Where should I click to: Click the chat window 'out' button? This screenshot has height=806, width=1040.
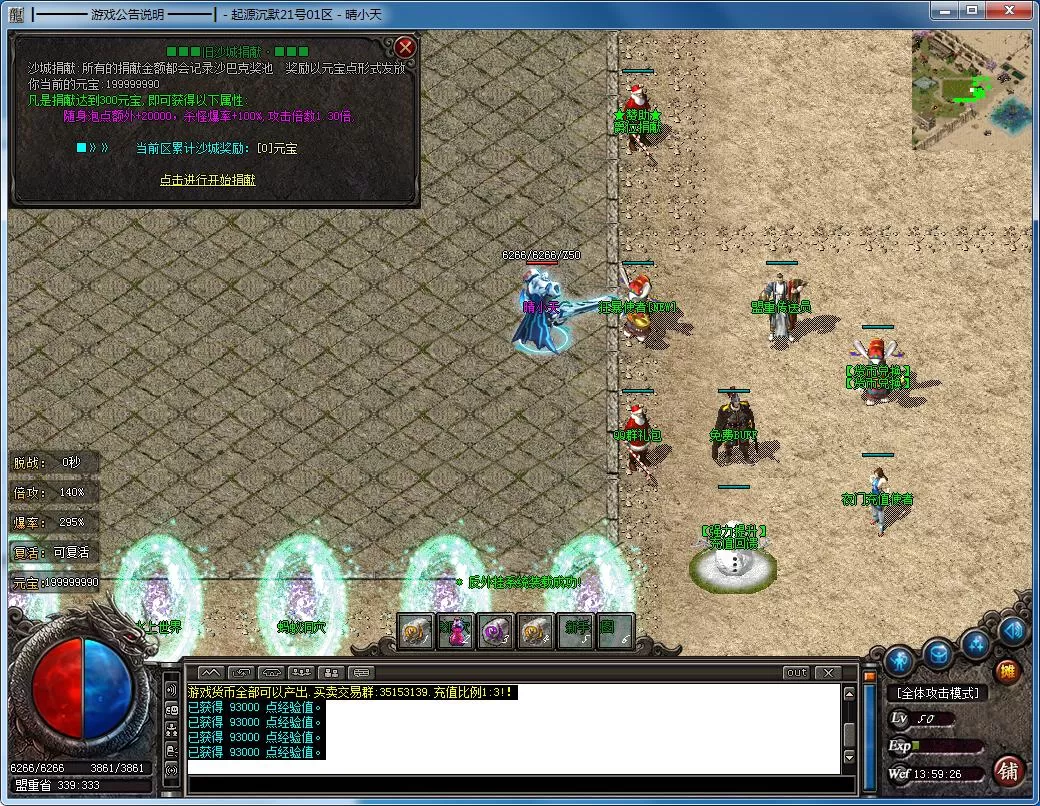click(x=796, y=673)
